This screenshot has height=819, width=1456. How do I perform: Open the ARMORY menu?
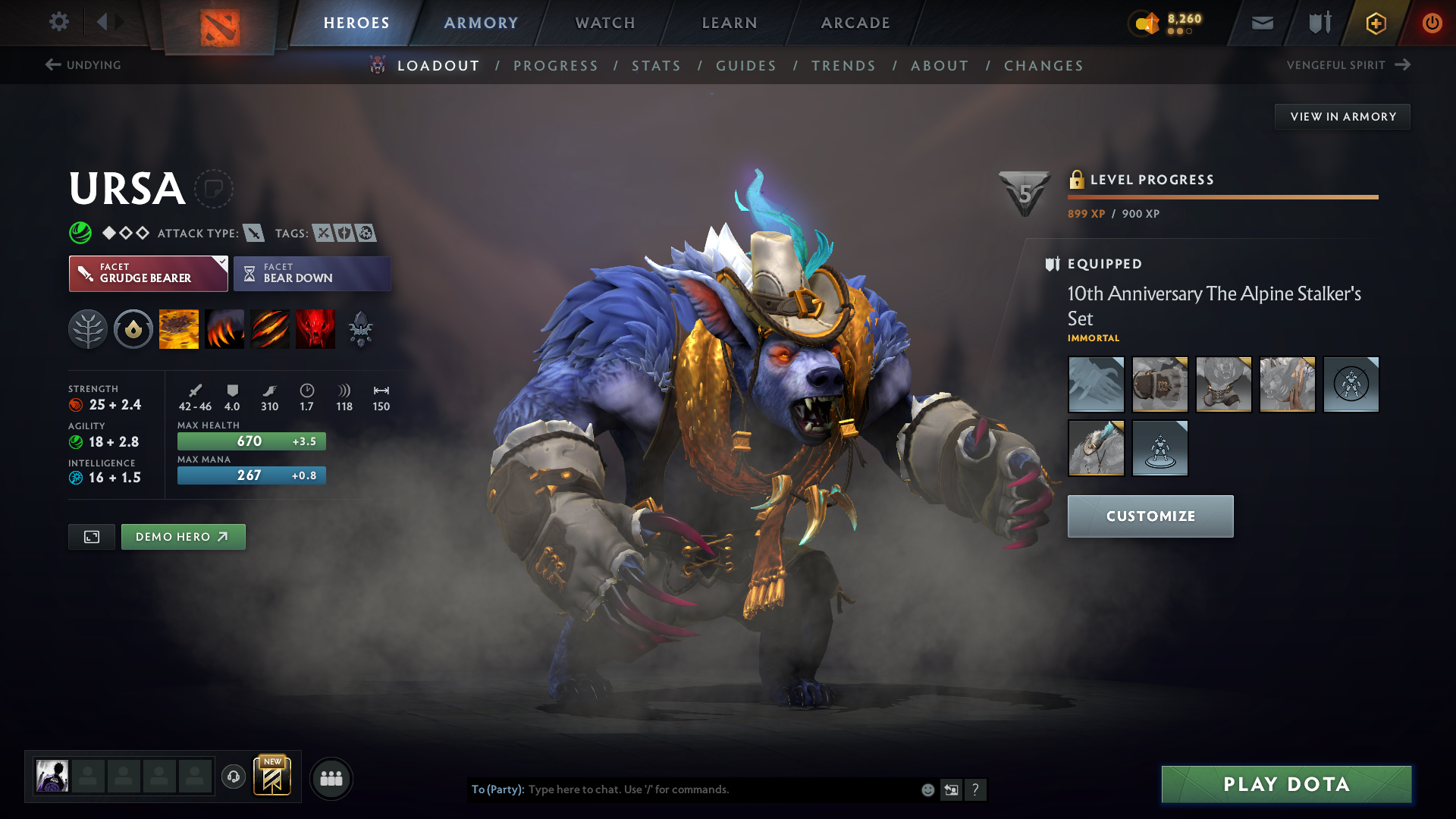click(x=480, y=23)
